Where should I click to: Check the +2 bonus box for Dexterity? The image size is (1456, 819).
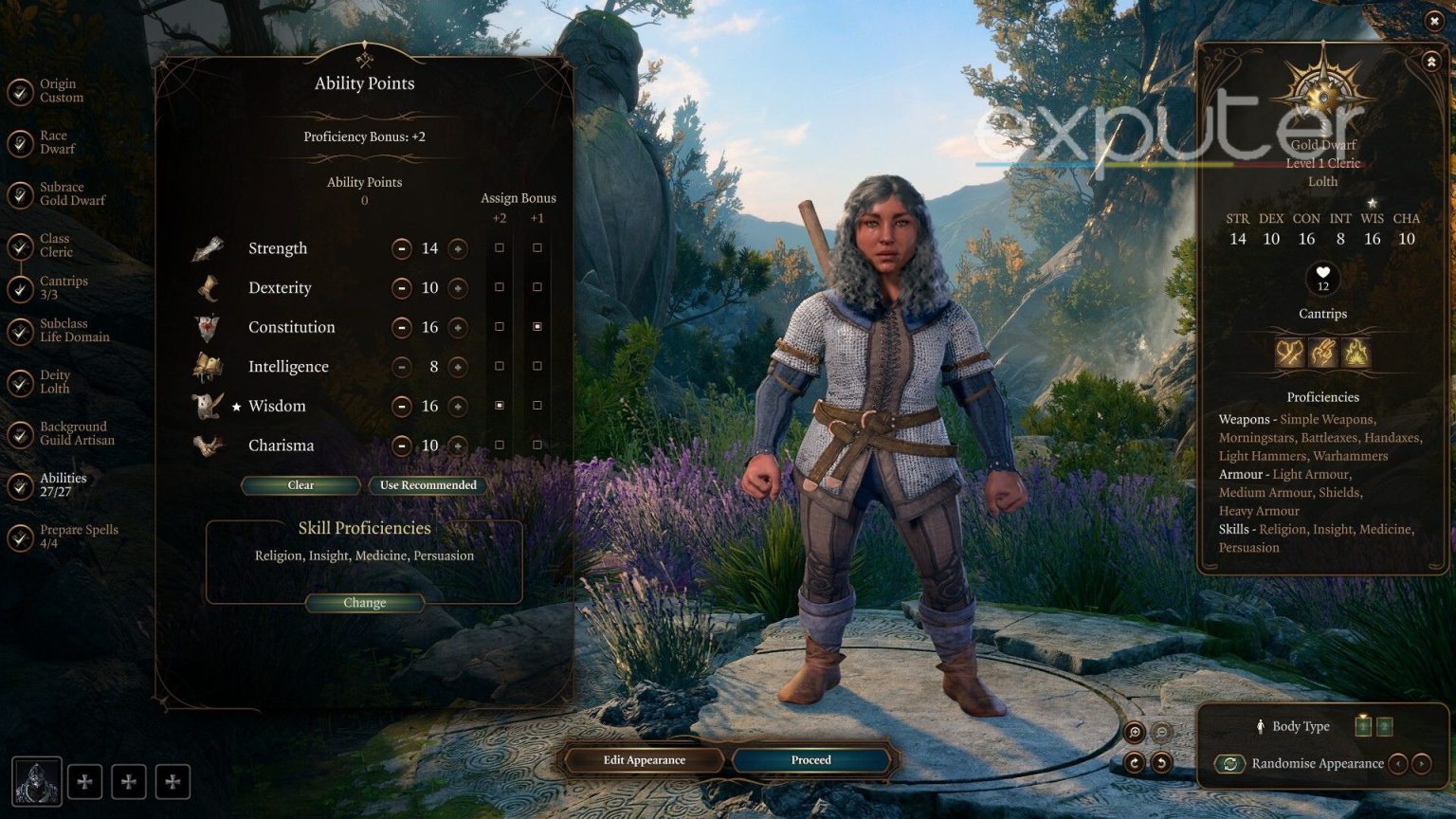(500, 286)
